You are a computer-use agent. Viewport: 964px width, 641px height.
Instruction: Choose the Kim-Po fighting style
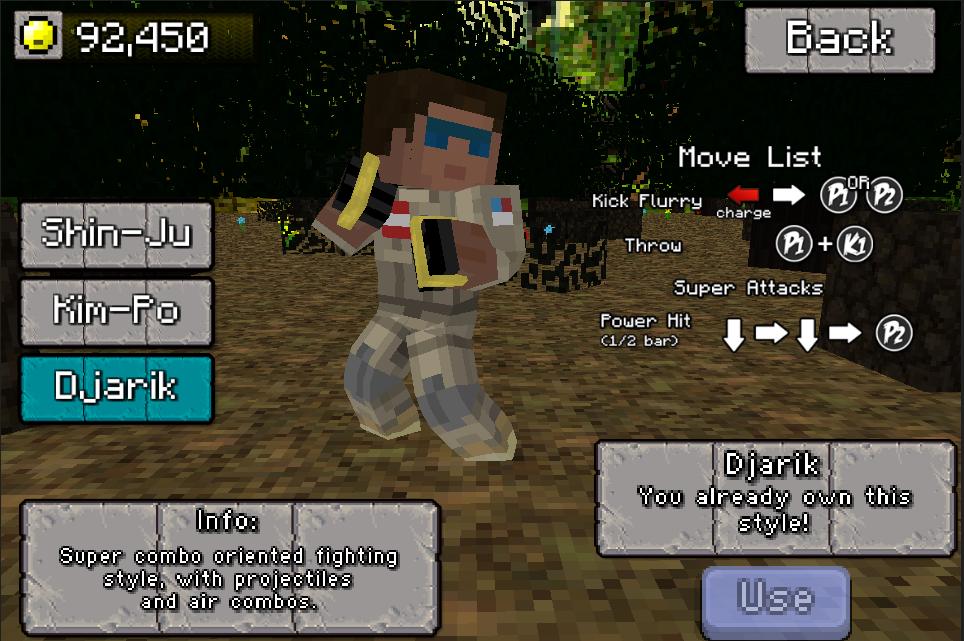[x=116, y=311]
